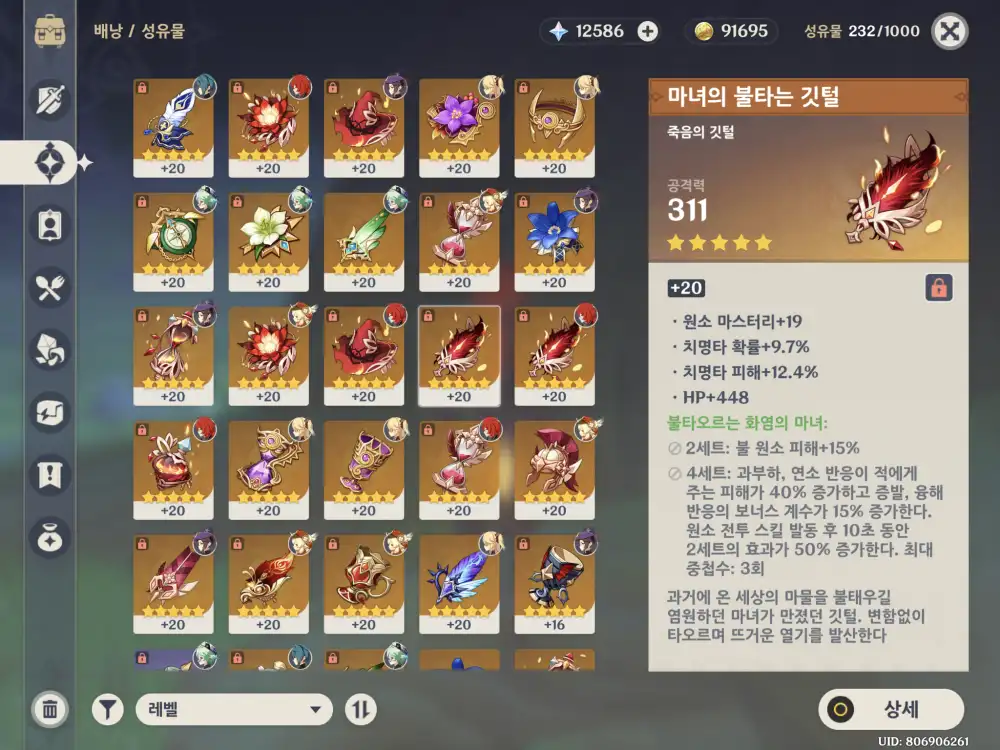The width and height of the screenshot is (1000, 750).
Task: Open the artifact filter funnel
Action: pyautogui.click(x=108, y=710)
